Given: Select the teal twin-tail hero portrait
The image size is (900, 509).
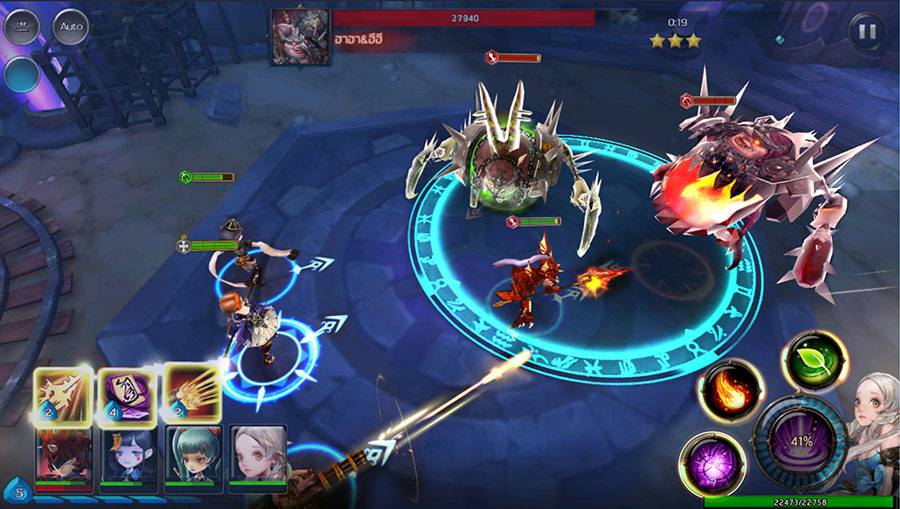Looking at the screenshot, I should pyautogui.click(x=192, y=453).
